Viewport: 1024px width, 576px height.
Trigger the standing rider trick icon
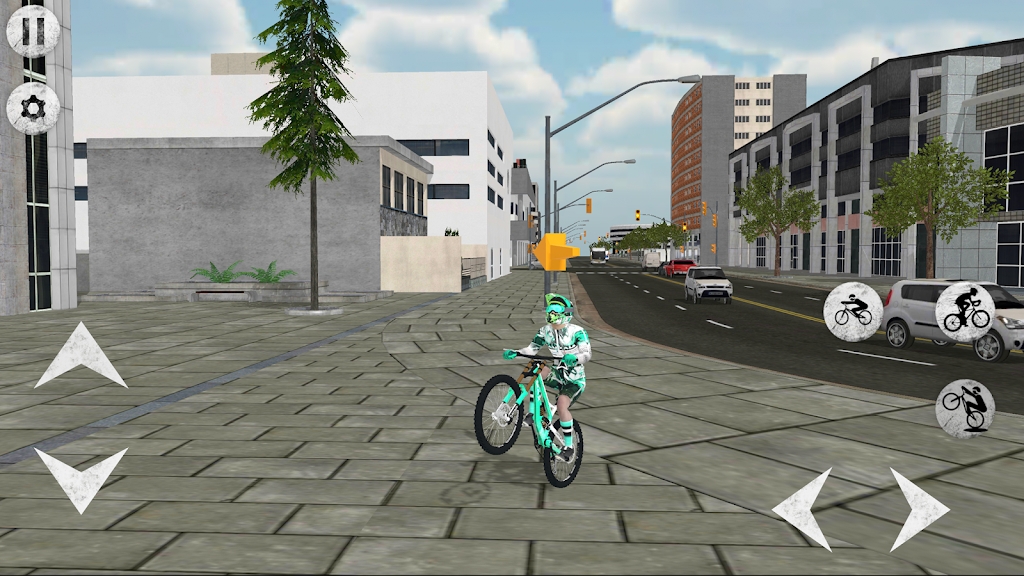click(x=965, y=312)
